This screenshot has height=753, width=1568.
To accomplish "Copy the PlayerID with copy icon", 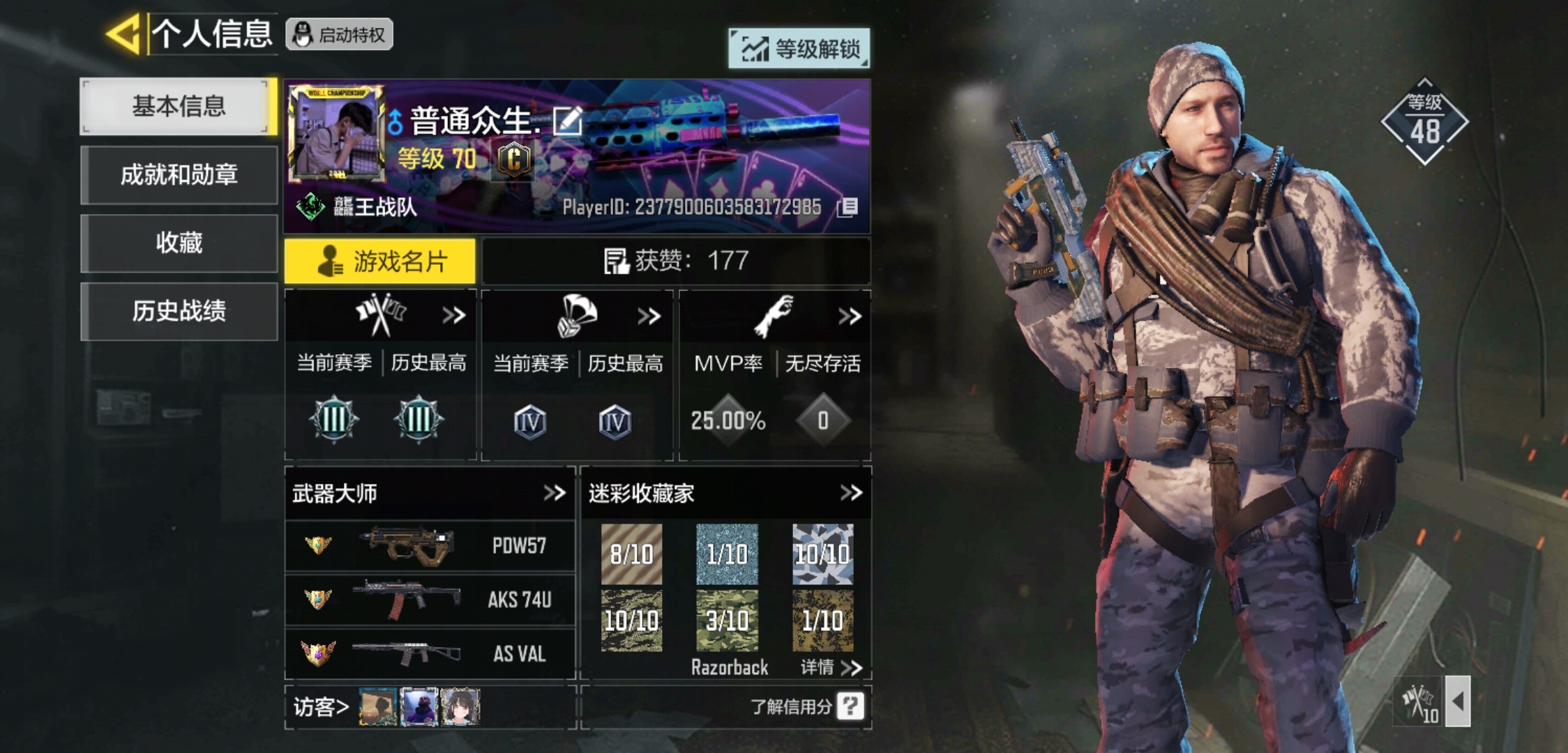I will tap(847, 207).
